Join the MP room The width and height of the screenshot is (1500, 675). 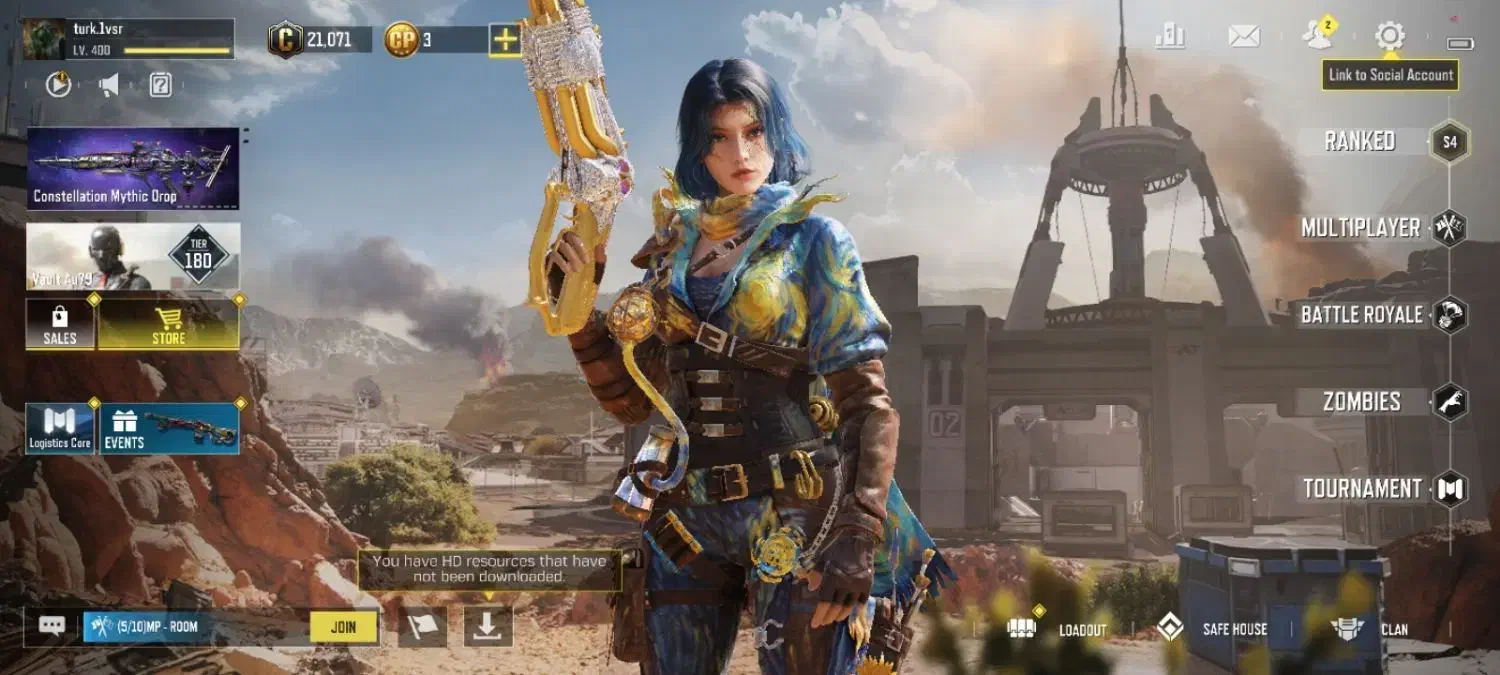343,627
